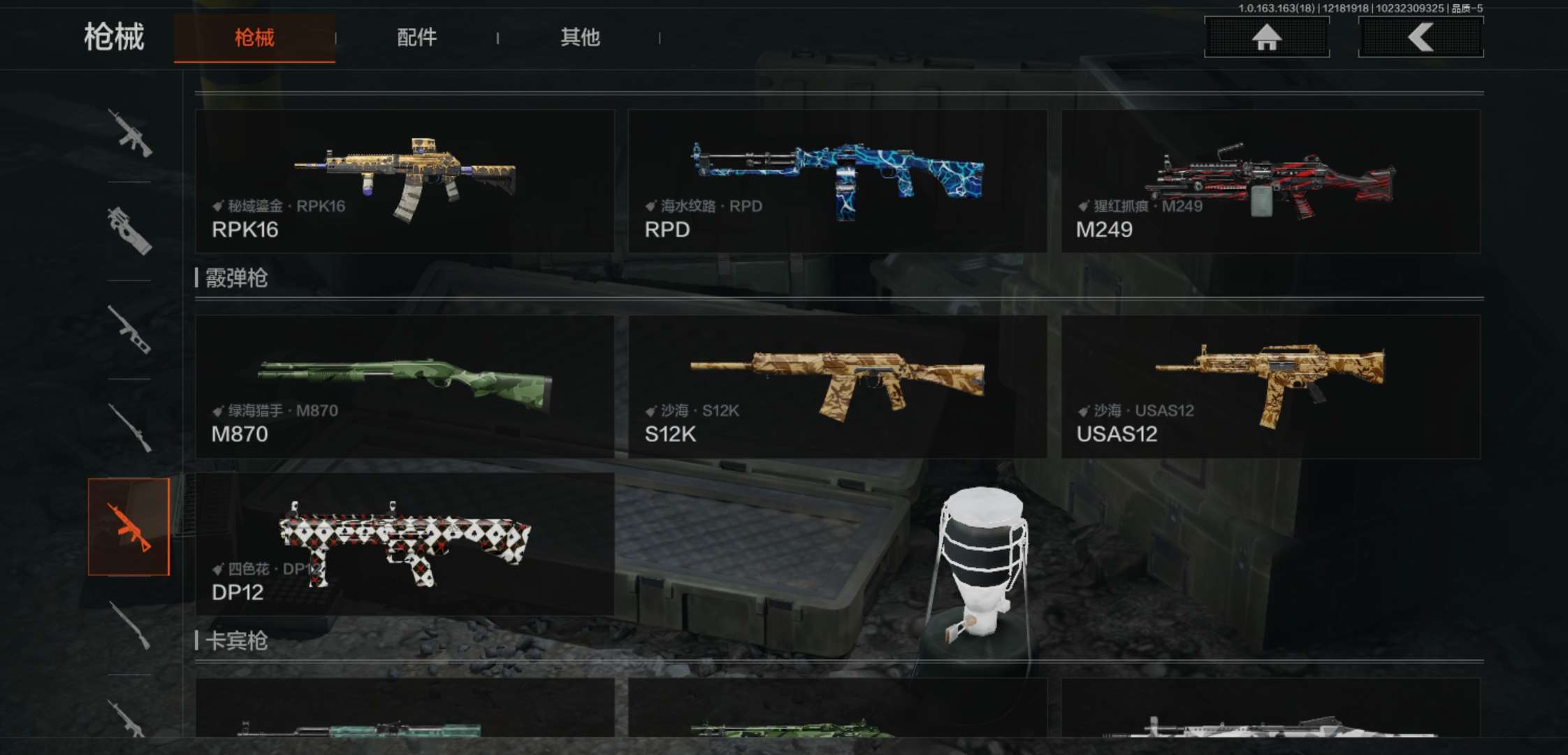
Task: Choose the 沙海 USAS12 card
Action: (x=1270, y=387)
